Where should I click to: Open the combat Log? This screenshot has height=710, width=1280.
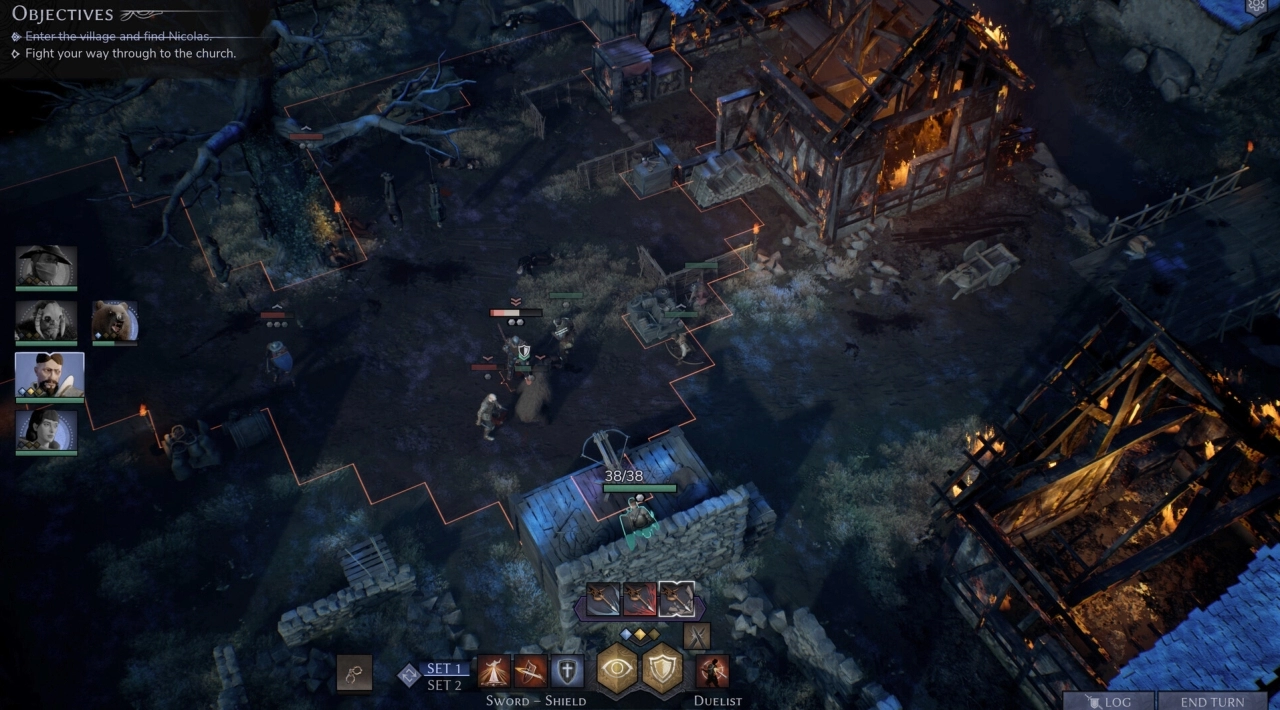tap(1109, 702)
